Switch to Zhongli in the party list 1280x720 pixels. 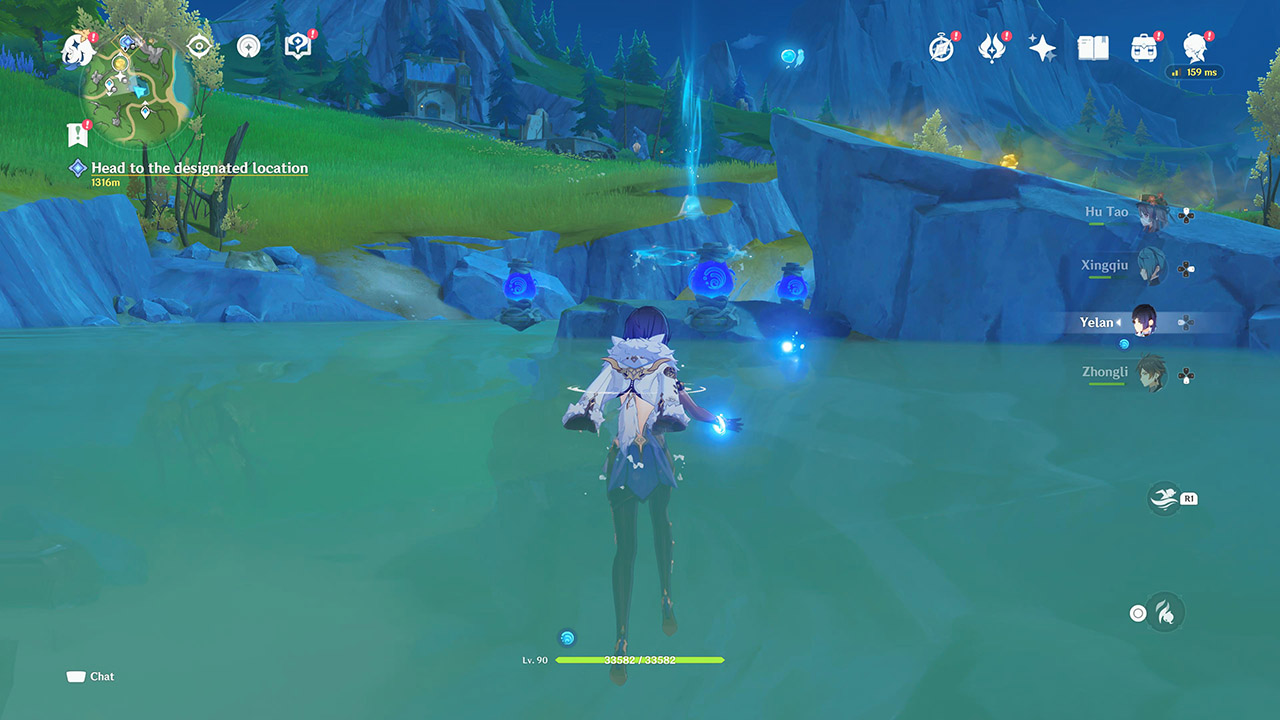(1154, 374)
